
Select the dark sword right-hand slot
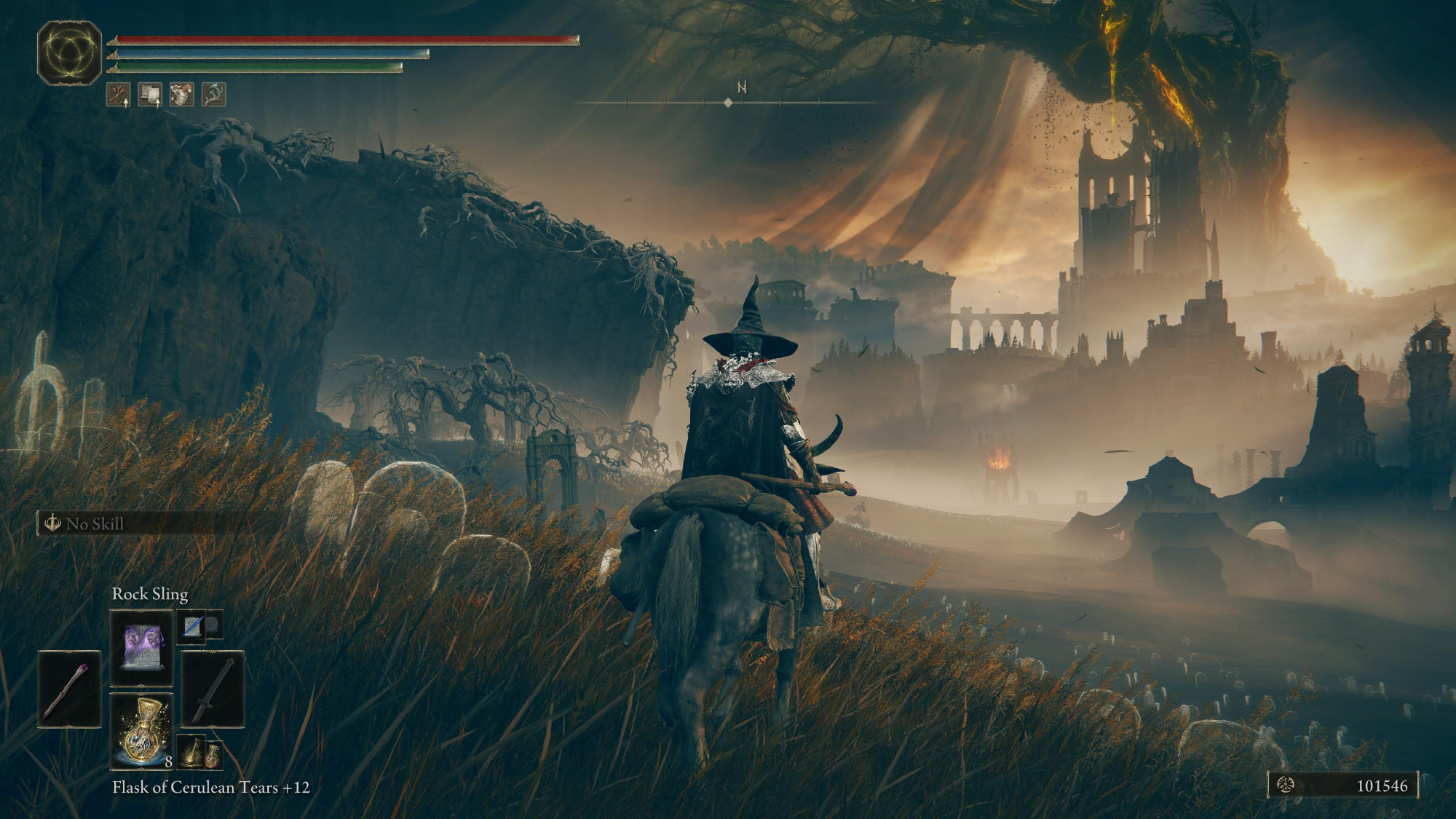coord(213,689)
